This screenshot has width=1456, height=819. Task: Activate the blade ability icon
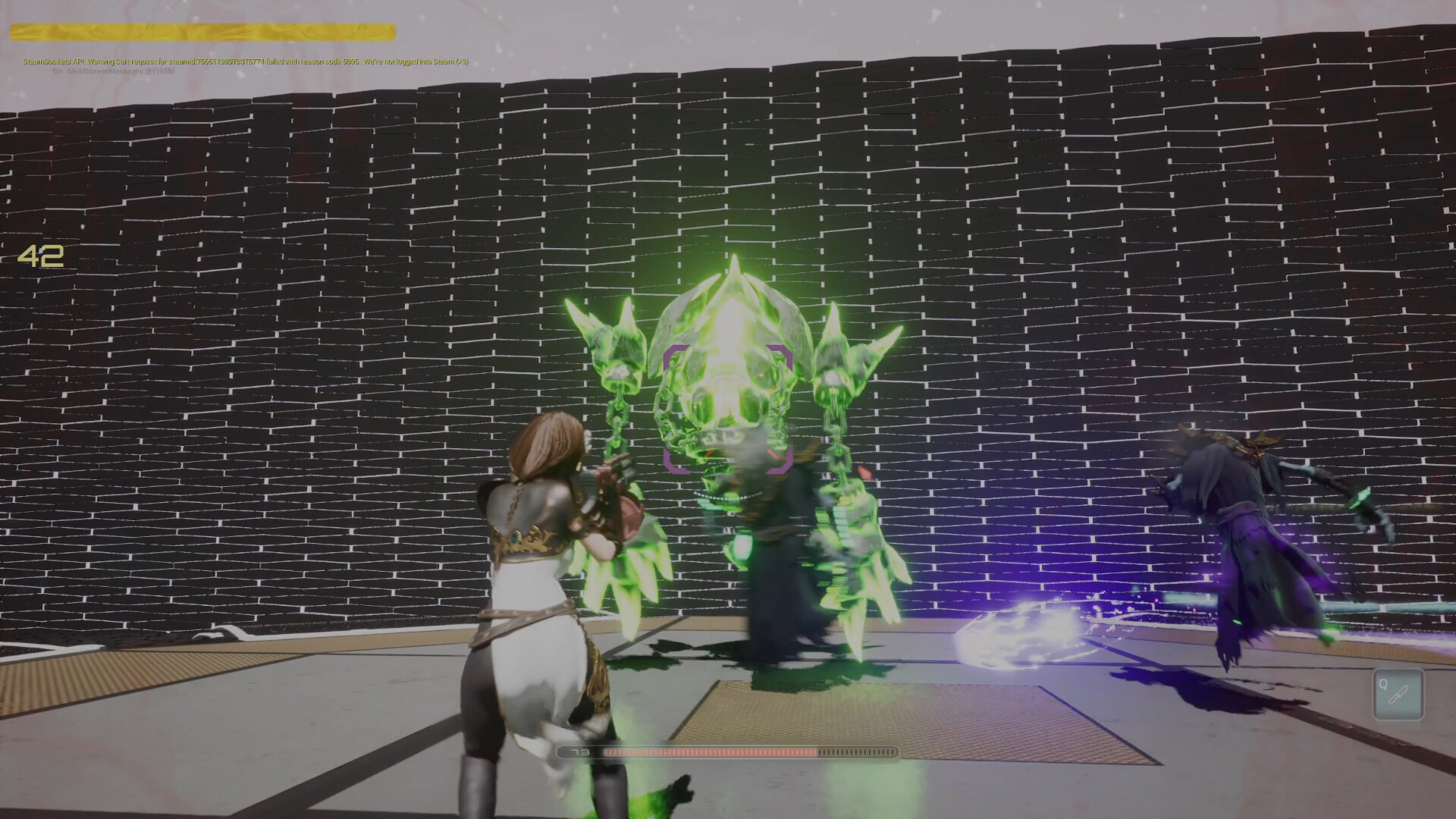tap(1398, 695)
